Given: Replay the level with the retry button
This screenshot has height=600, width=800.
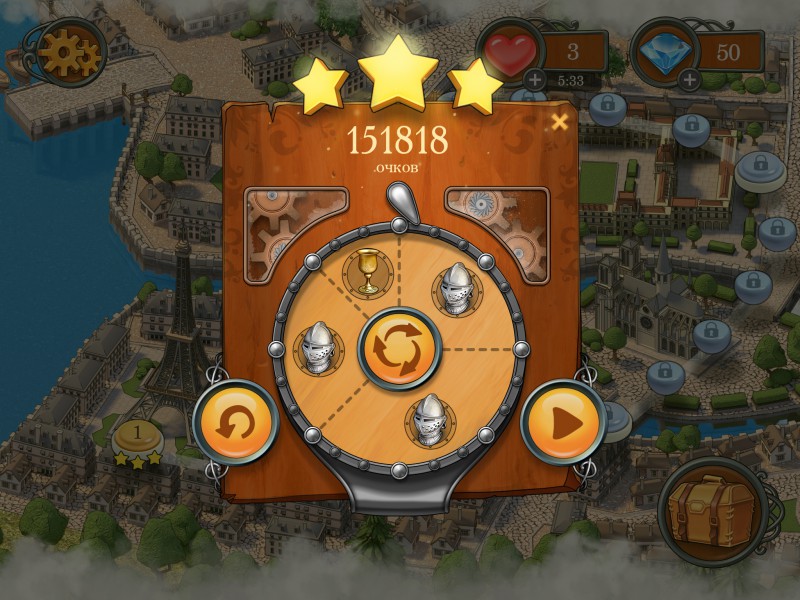Looking at the screenshot, I should [x=235, y=424].
